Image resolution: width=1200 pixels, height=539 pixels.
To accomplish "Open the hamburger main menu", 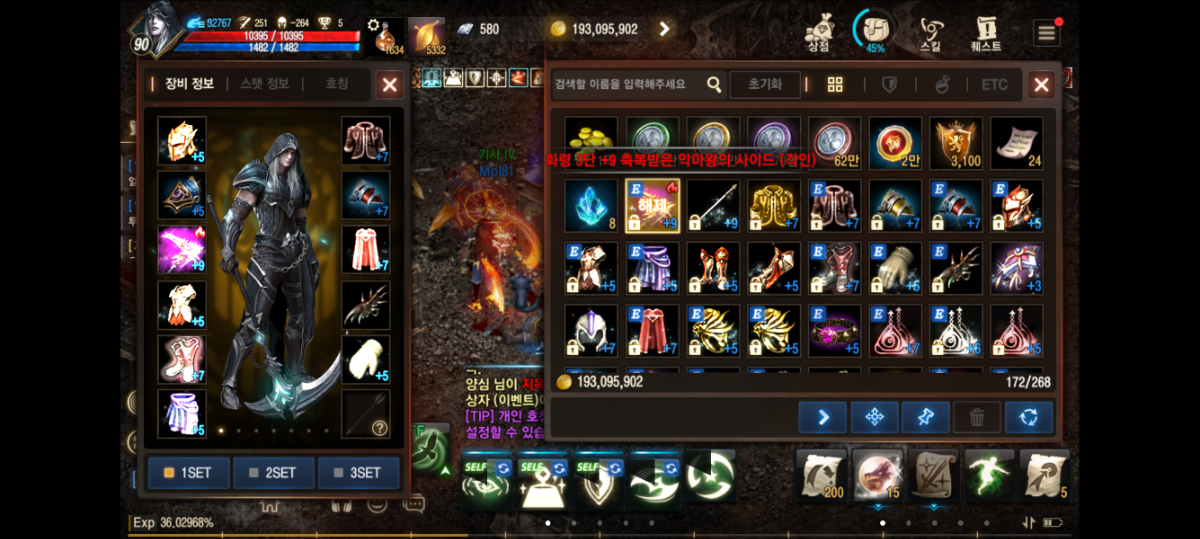I will coord(1046,32).
